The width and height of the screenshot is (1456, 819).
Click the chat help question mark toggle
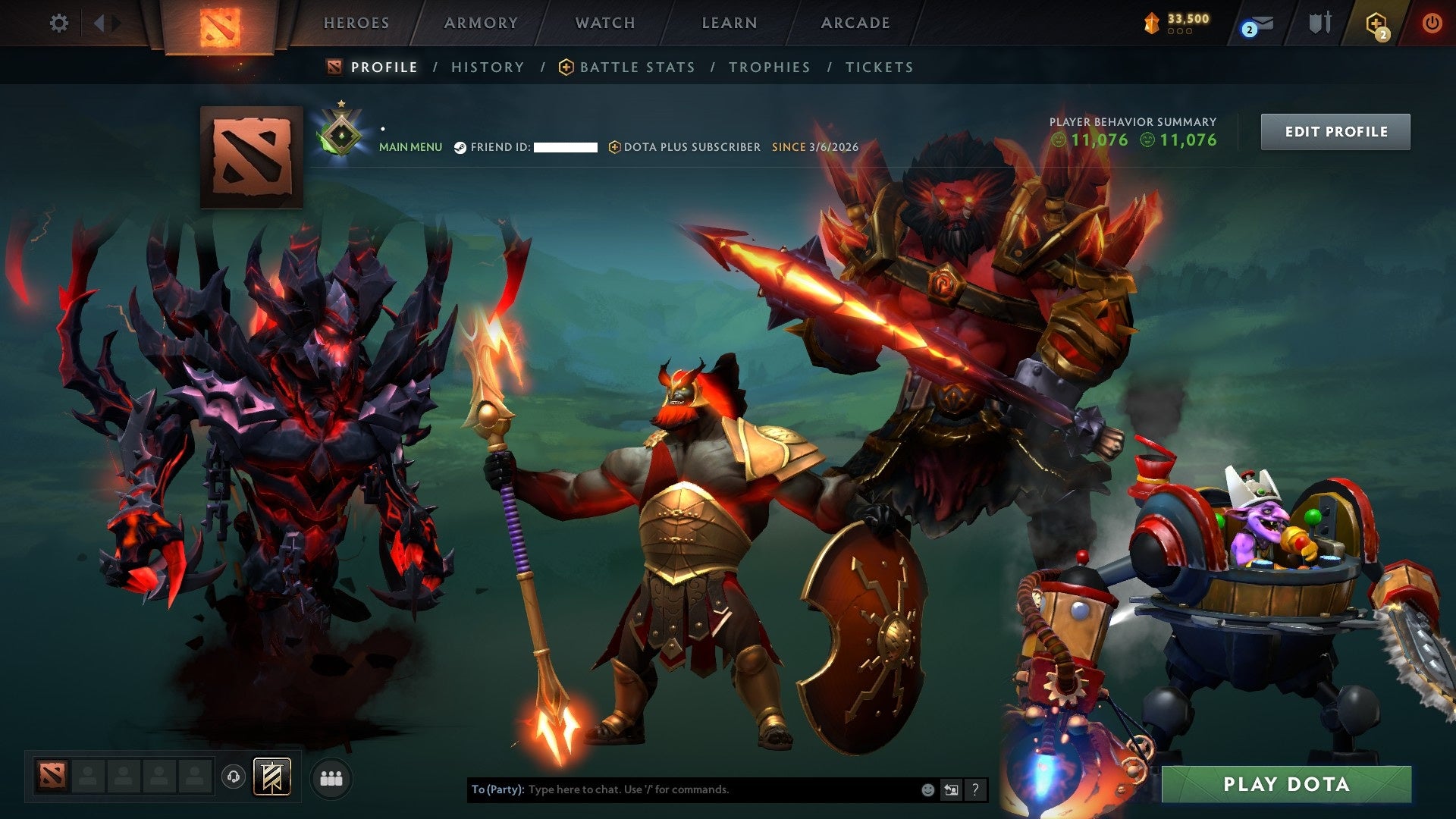[x=975, y=789]
